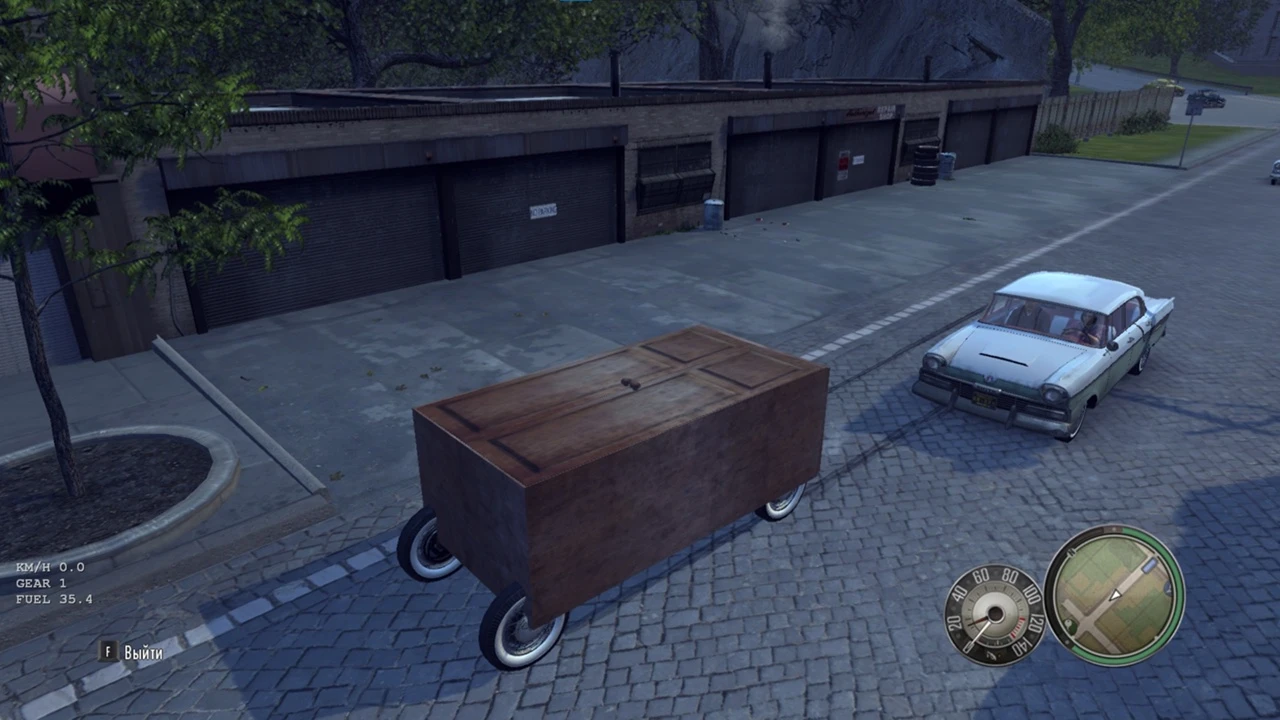This screenshot has width=1280, height=720.
Task: Select the gas station icon on the minimap
Action: tap(1069, 624)
